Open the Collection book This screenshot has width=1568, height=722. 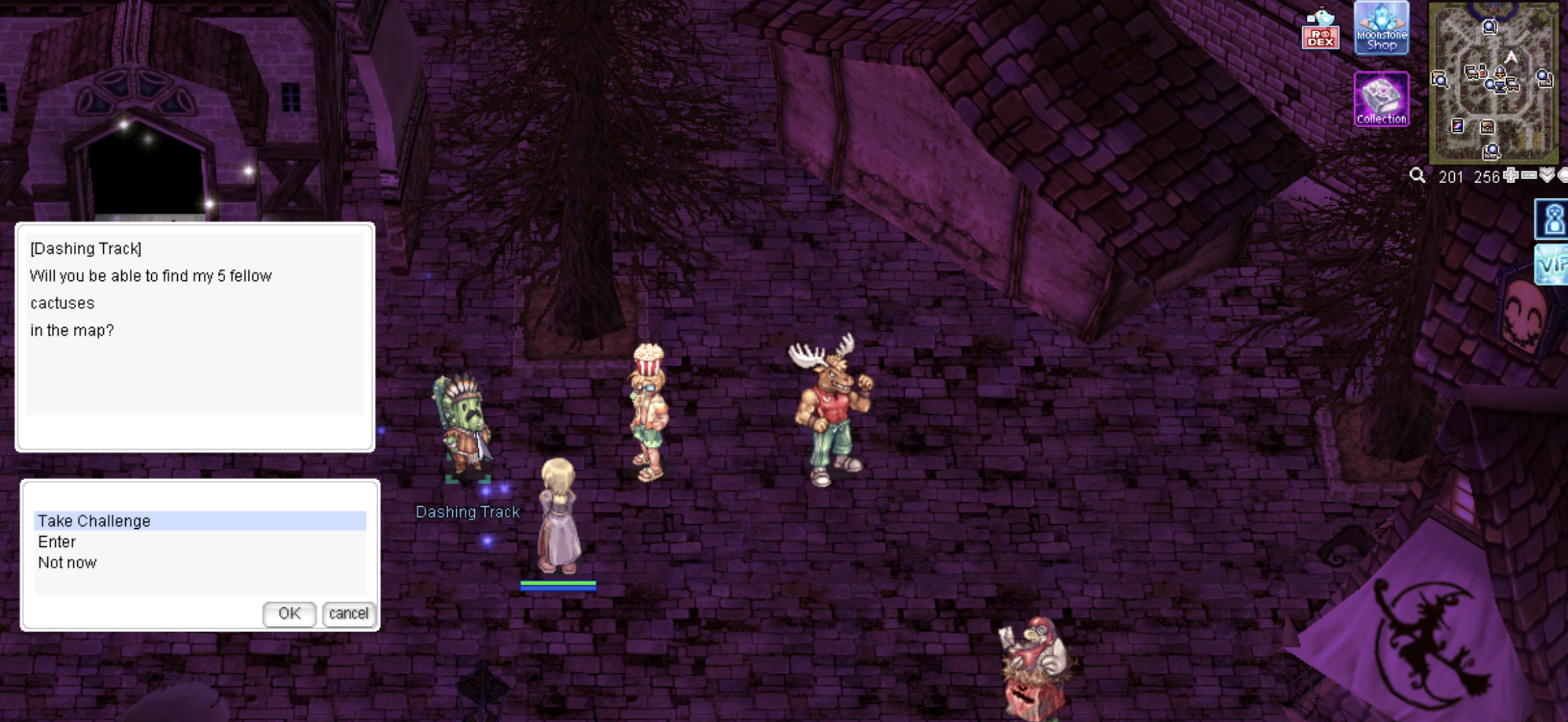(1381, 99)
